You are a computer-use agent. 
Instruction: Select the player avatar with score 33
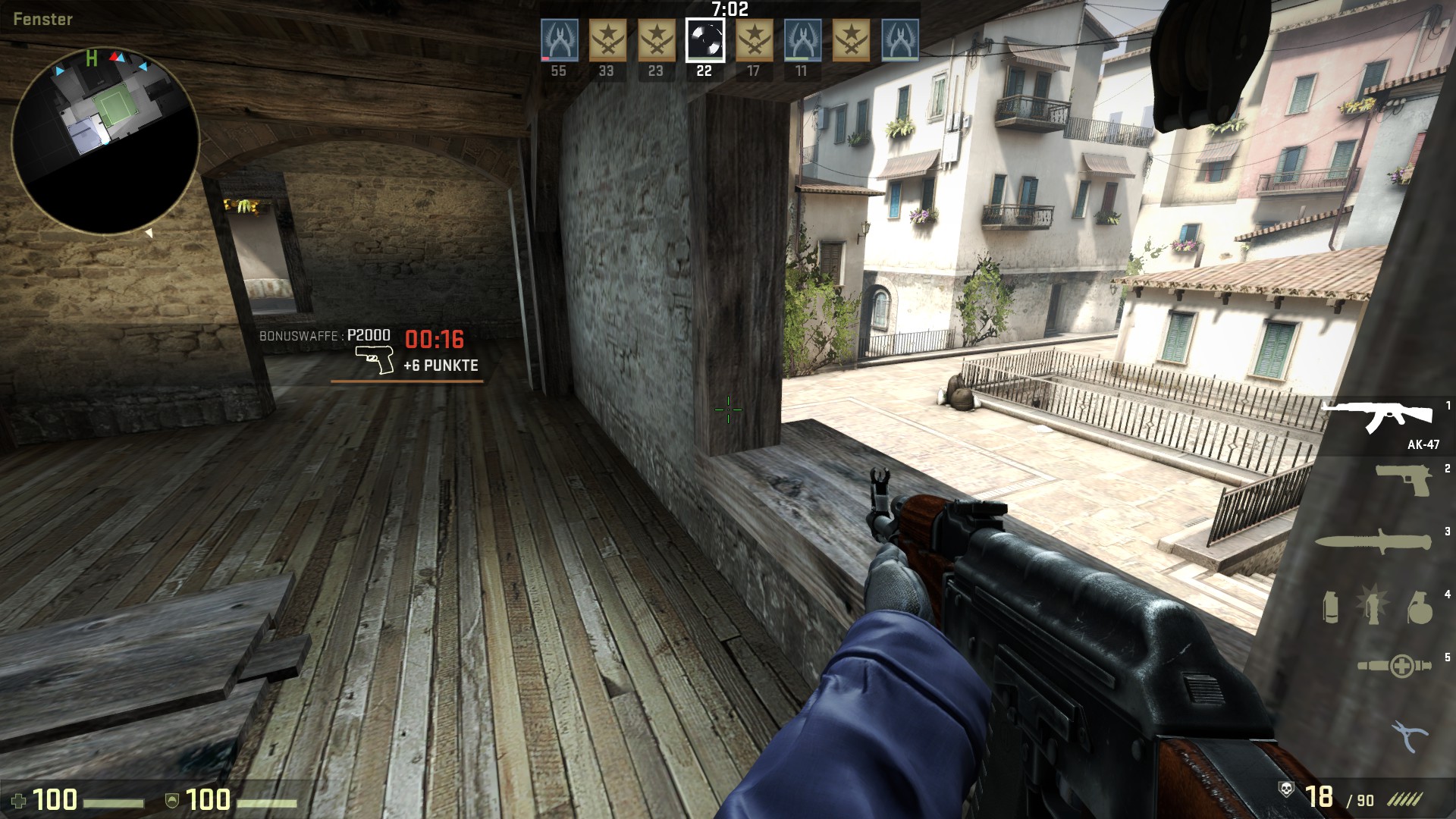coord(607,40)
